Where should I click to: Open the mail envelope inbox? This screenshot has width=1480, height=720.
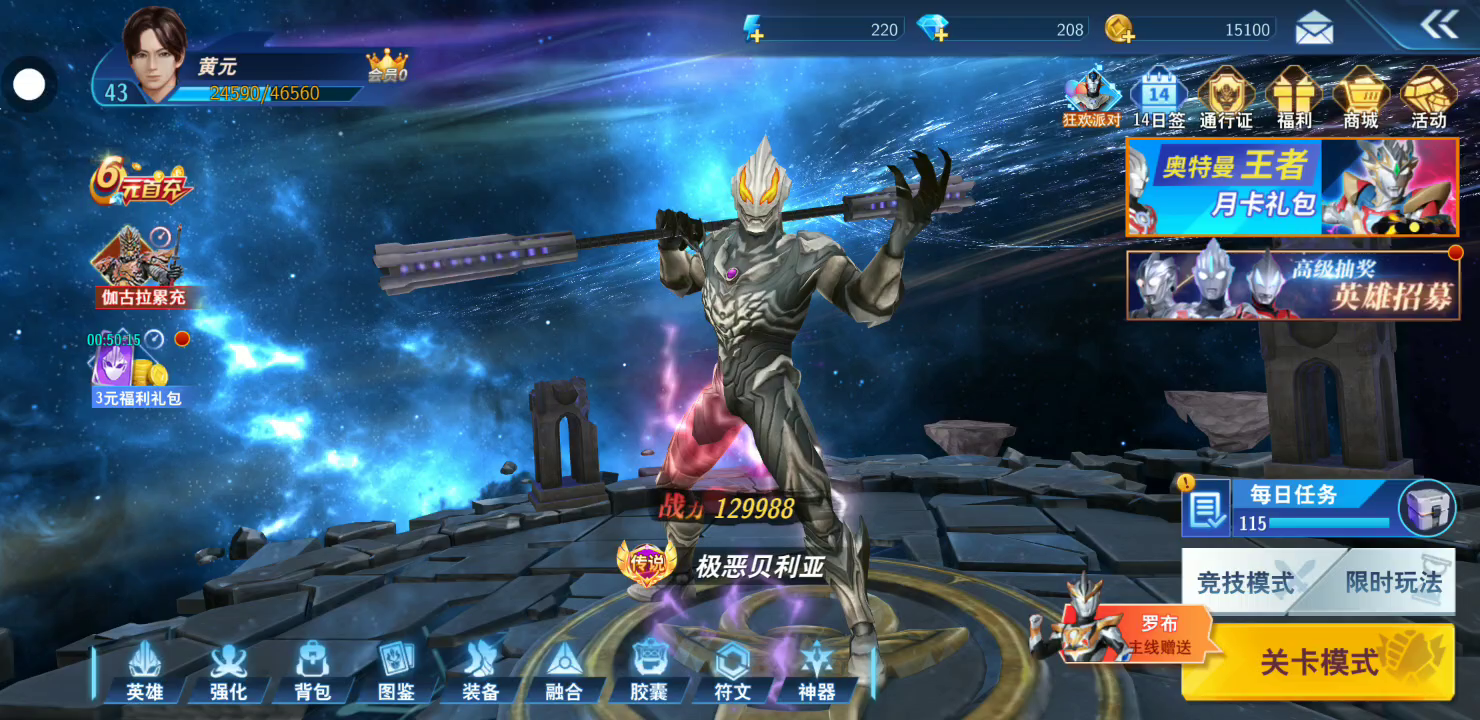click(x=1314, y=29)
